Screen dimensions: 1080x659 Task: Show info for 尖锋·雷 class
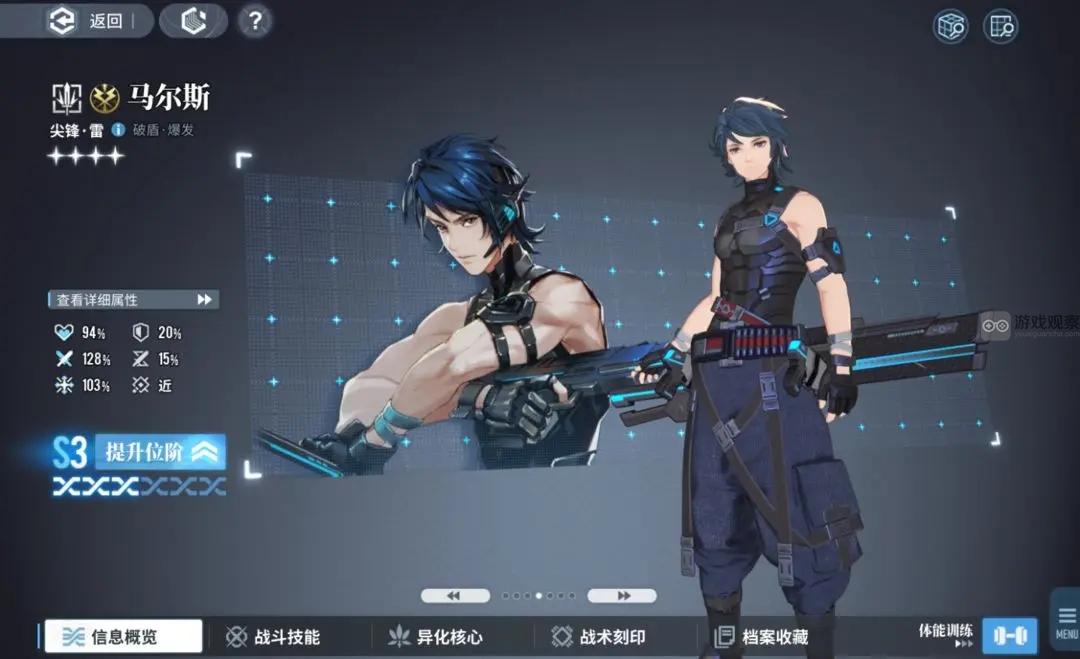pos(118,130)
